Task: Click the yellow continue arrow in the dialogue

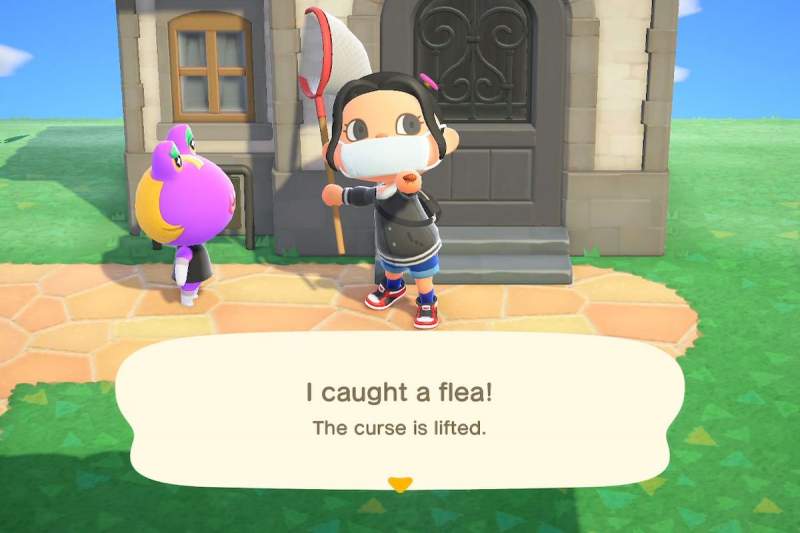Action: [x=400, y=485]
